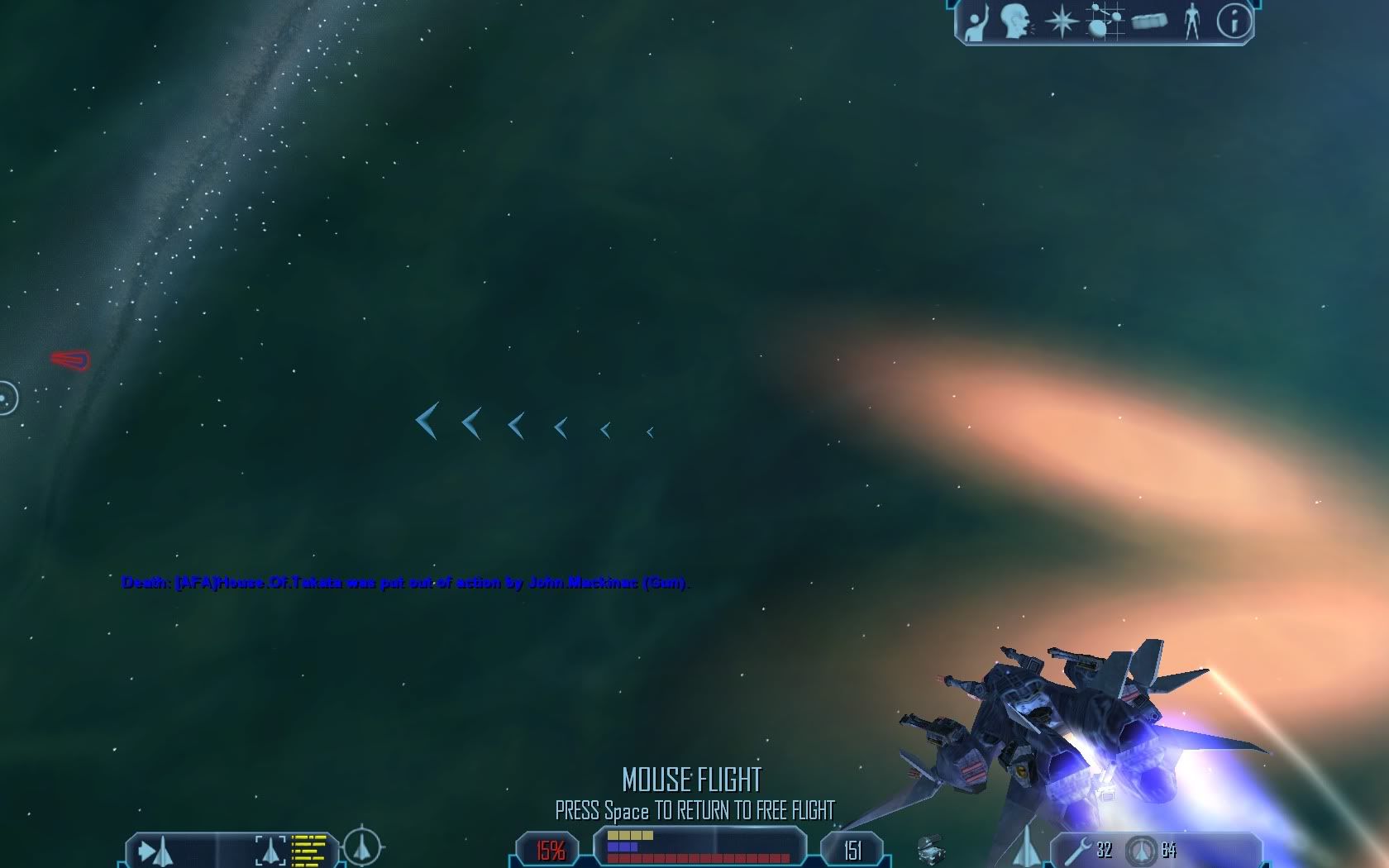Activate the Go To ship-with-arrow maneuver icon

(x=155, y=851)
